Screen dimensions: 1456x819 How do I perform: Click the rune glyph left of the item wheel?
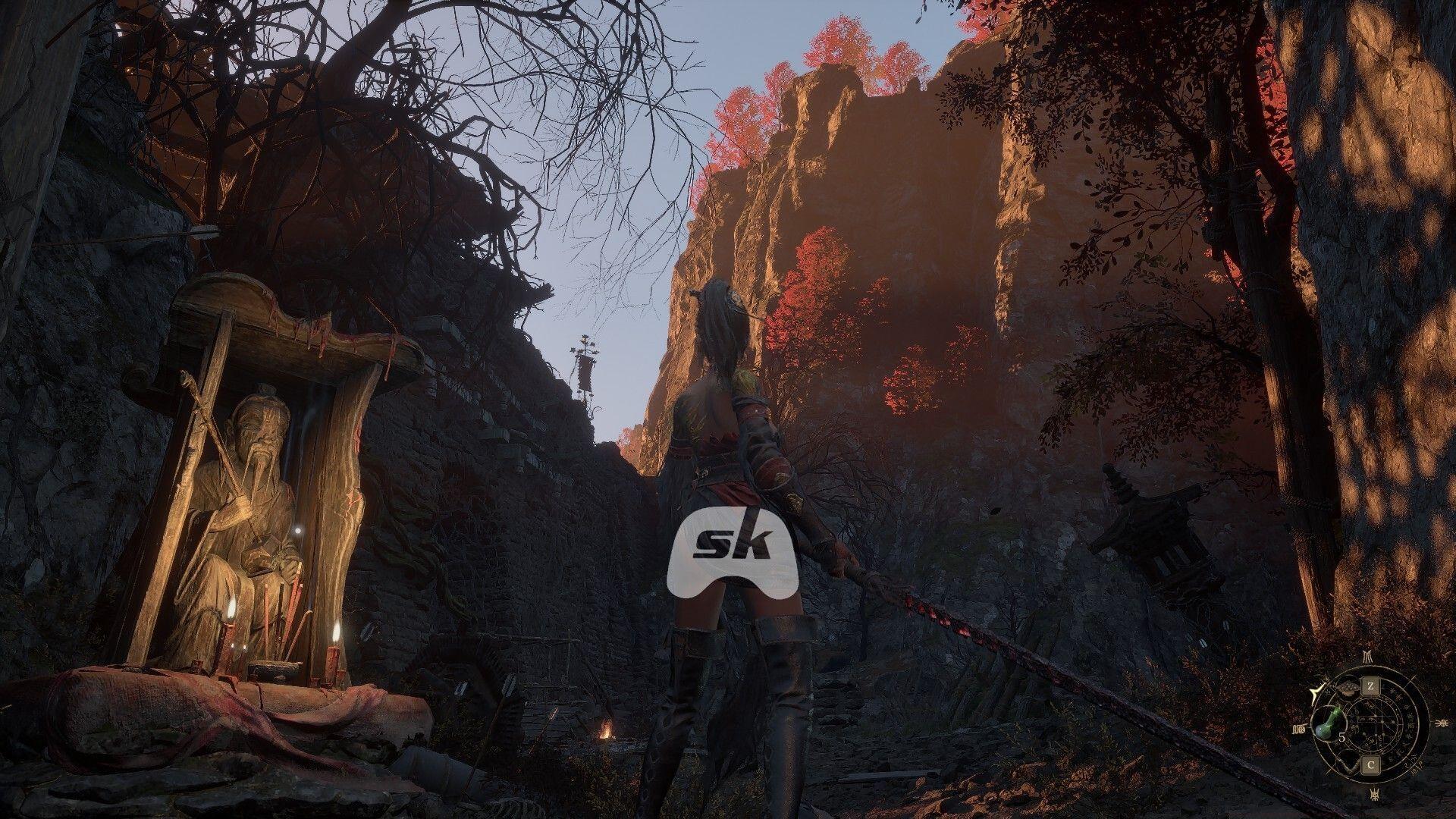tap(1299, 729)
